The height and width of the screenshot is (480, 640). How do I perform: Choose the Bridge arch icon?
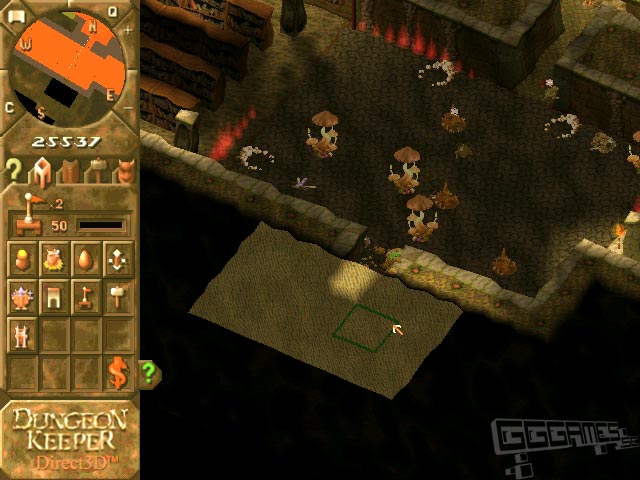[x=55, y=297]
